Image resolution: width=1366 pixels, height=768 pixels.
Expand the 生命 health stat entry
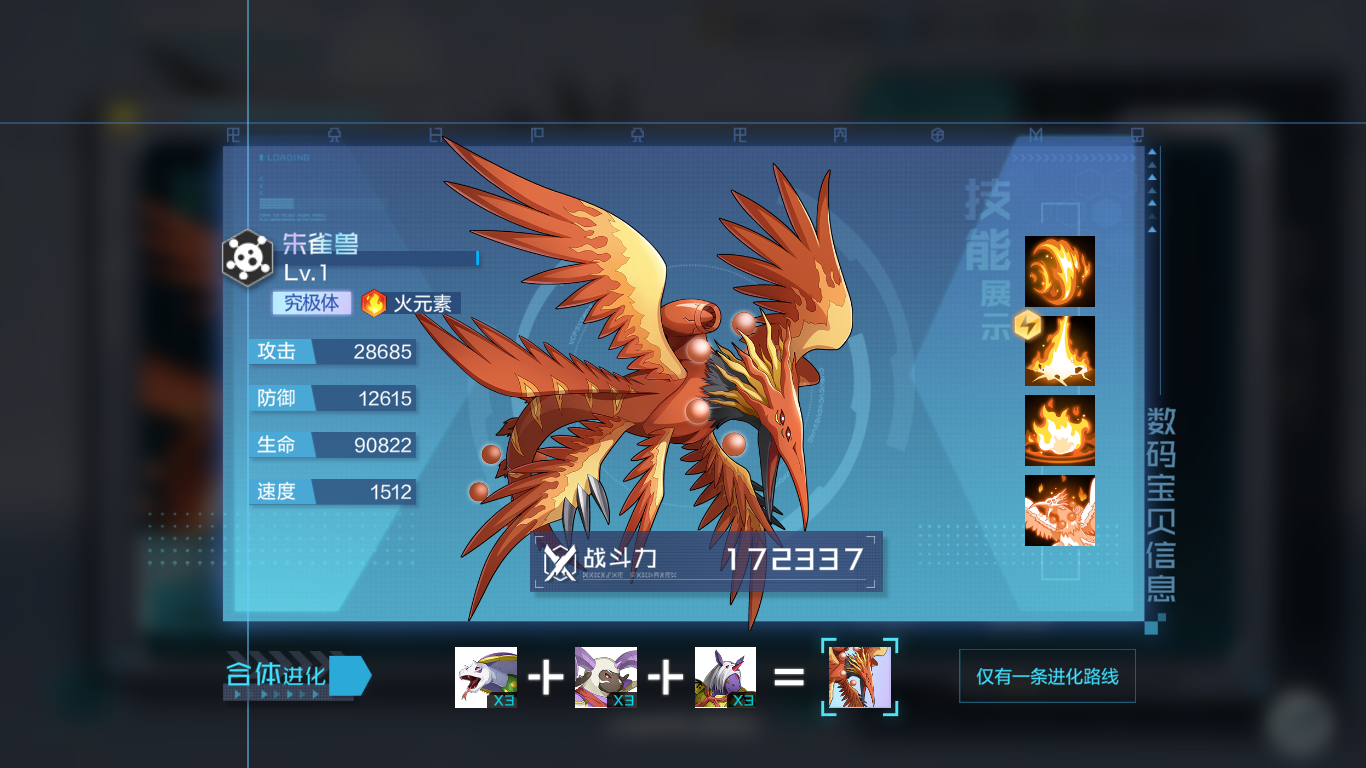(332, 445)
